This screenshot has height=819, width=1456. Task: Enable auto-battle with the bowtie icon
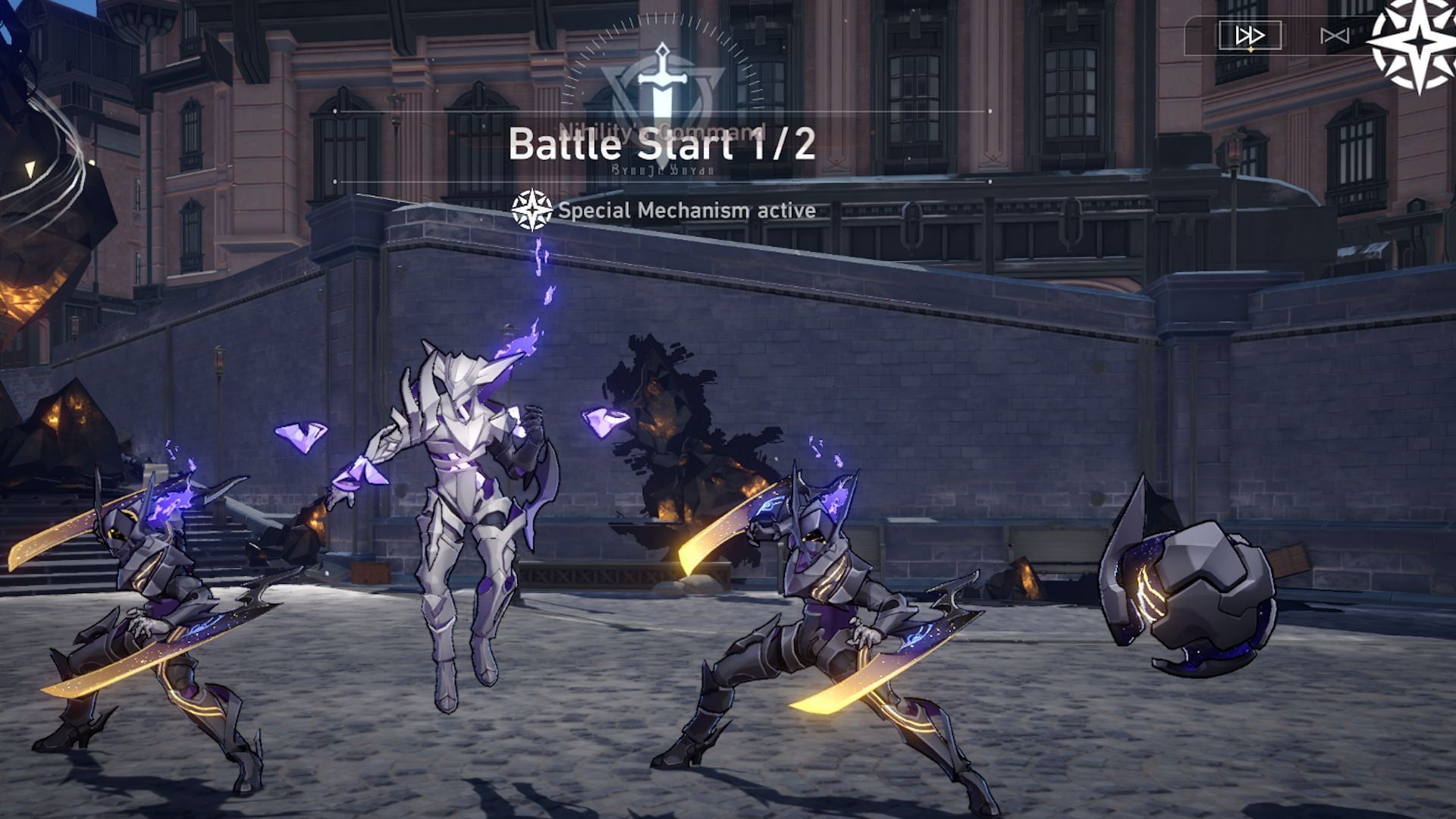[x=1334, y=36]
